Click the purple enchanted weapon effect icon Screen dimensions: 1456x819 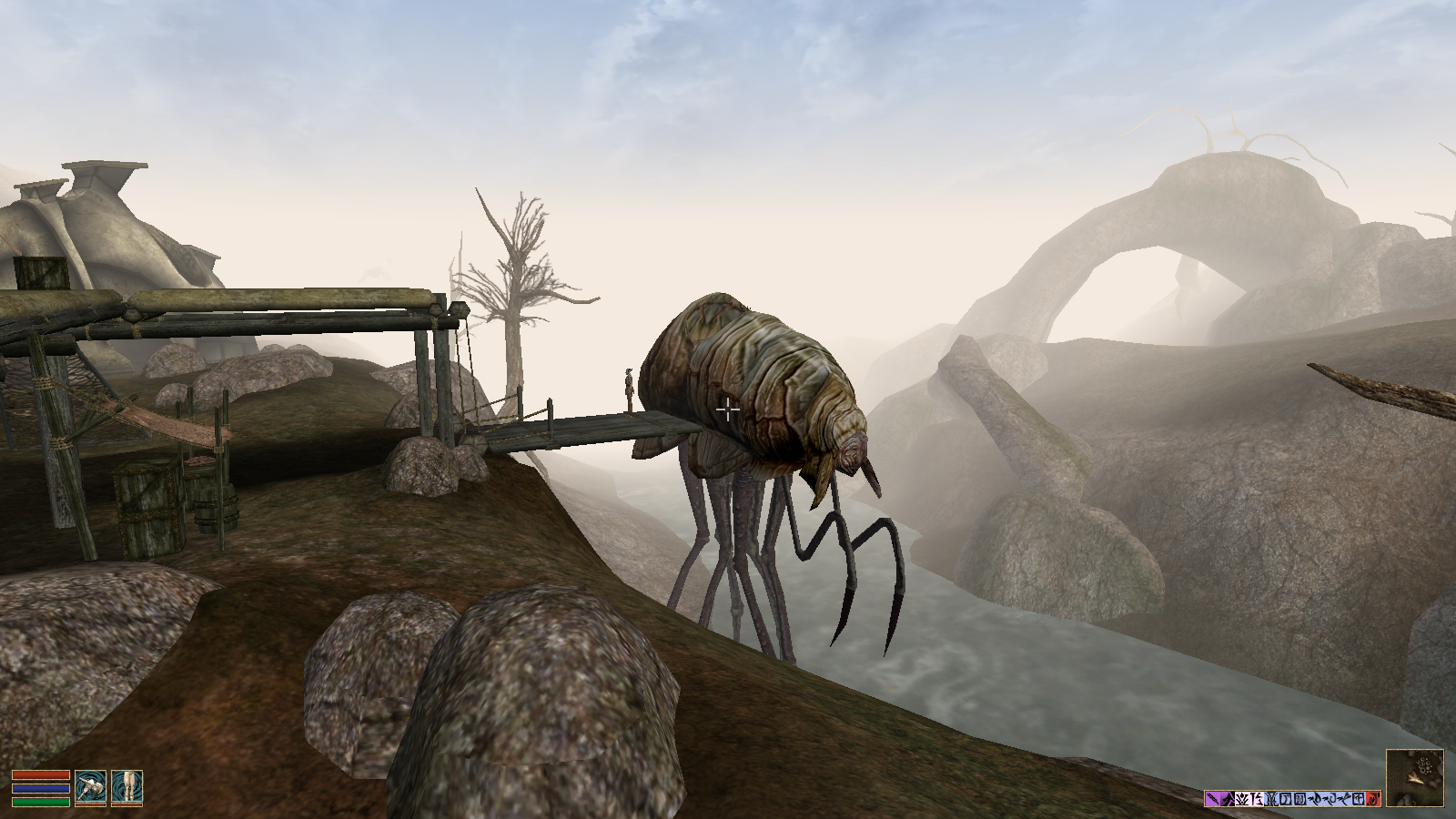1212,797
